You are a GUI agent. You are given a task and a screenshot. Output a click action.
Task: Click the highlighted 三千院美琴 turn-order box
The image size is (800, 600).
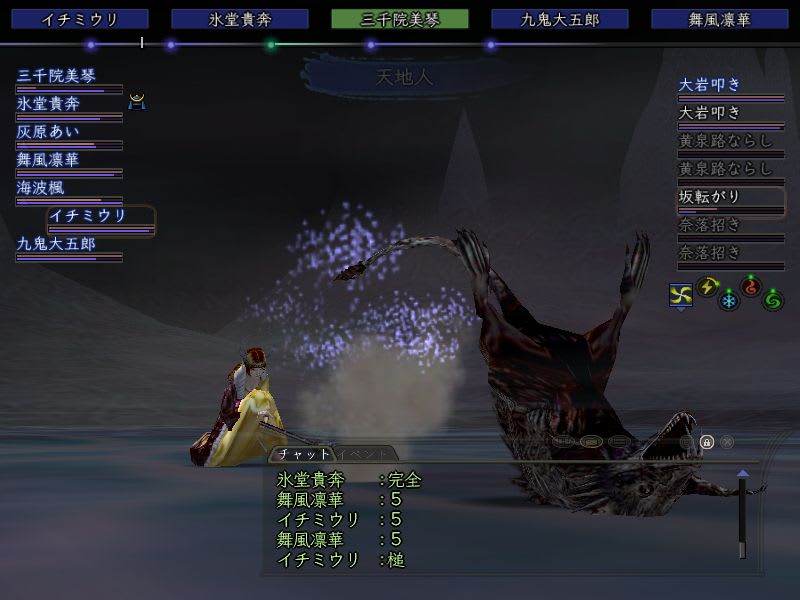click(x=399, y=19)
